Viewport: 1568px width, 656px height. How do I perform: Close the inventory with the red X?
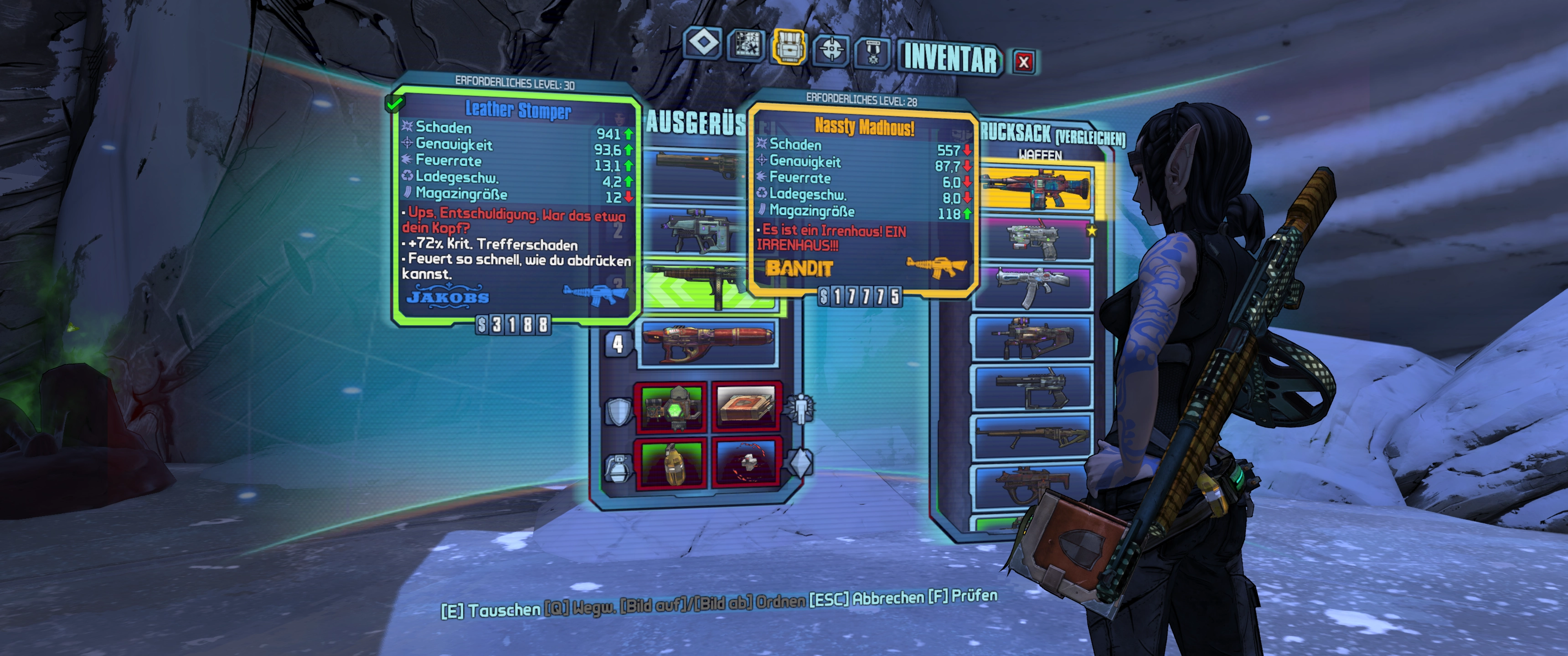click(x=1023, y=61)
